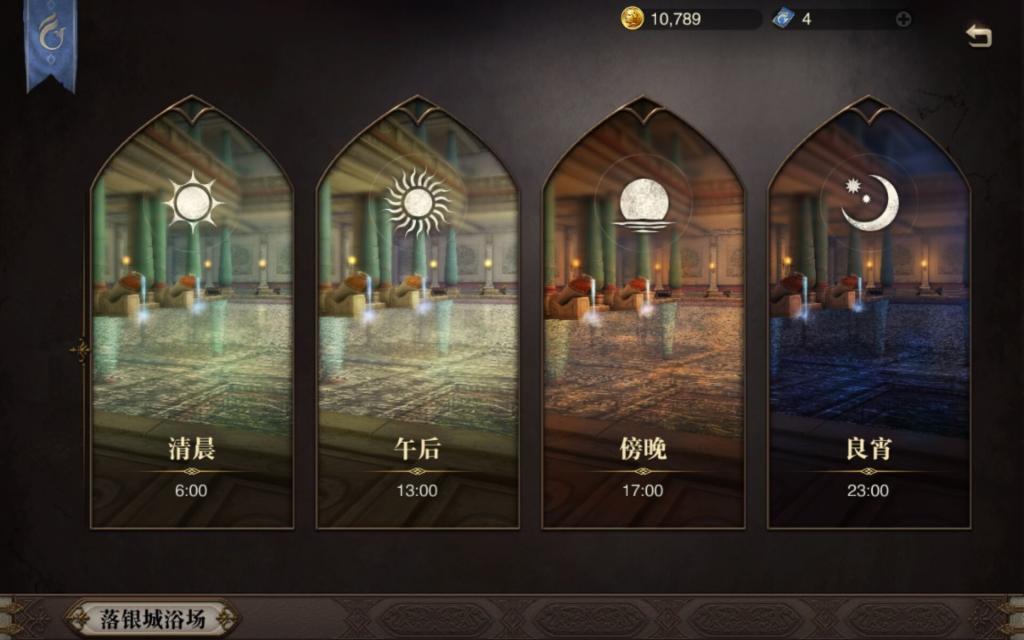
Task: Choose the 午后 13:00 afternoon panel
Action: 417,320
